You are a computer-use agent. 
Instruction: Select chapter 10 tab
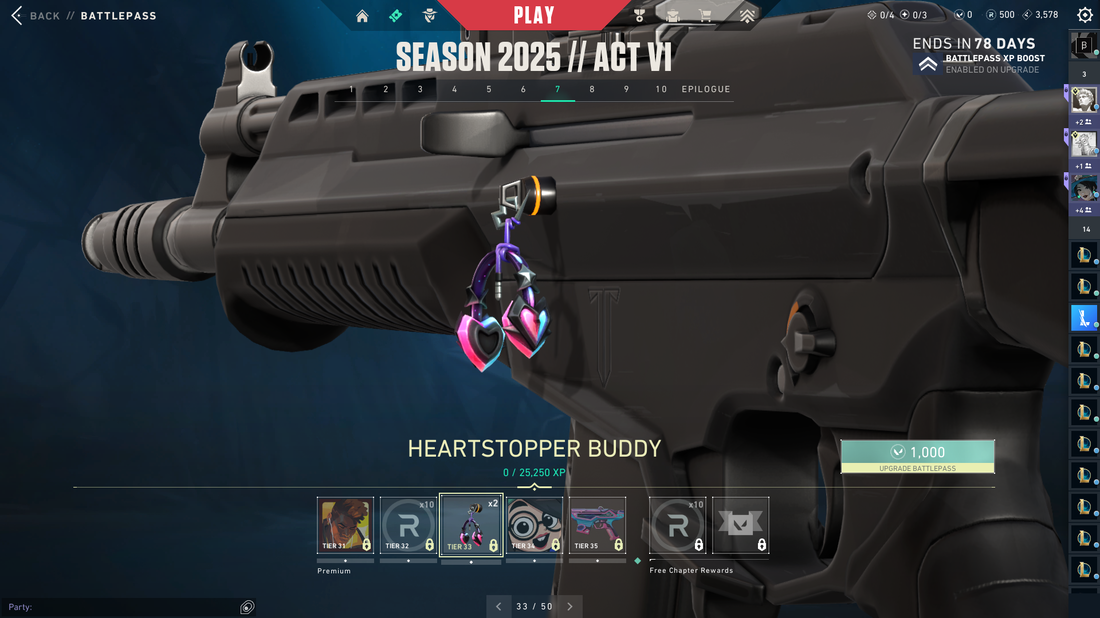coord(661,89)
